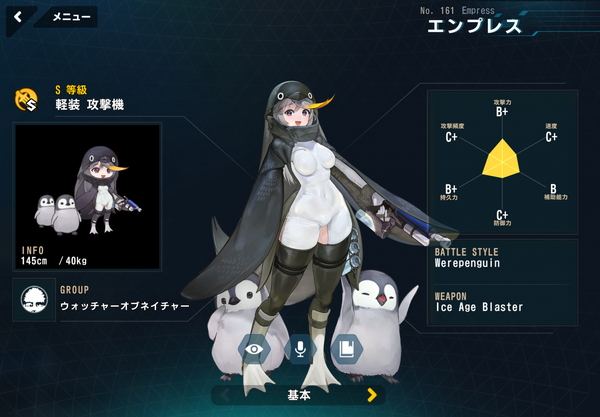Play voice with the microphone icon
The image size is (600, 417).
tap(299, 348)
